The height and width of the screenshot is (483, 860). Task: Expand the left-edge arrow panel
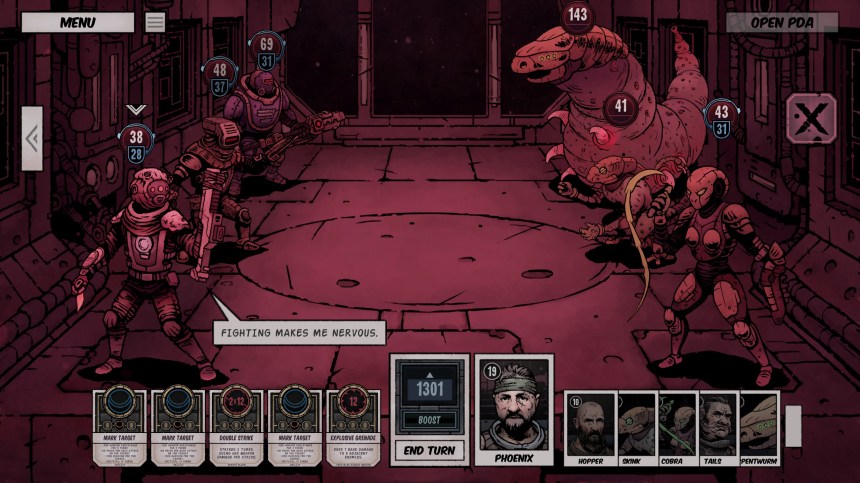coord(32,138)
